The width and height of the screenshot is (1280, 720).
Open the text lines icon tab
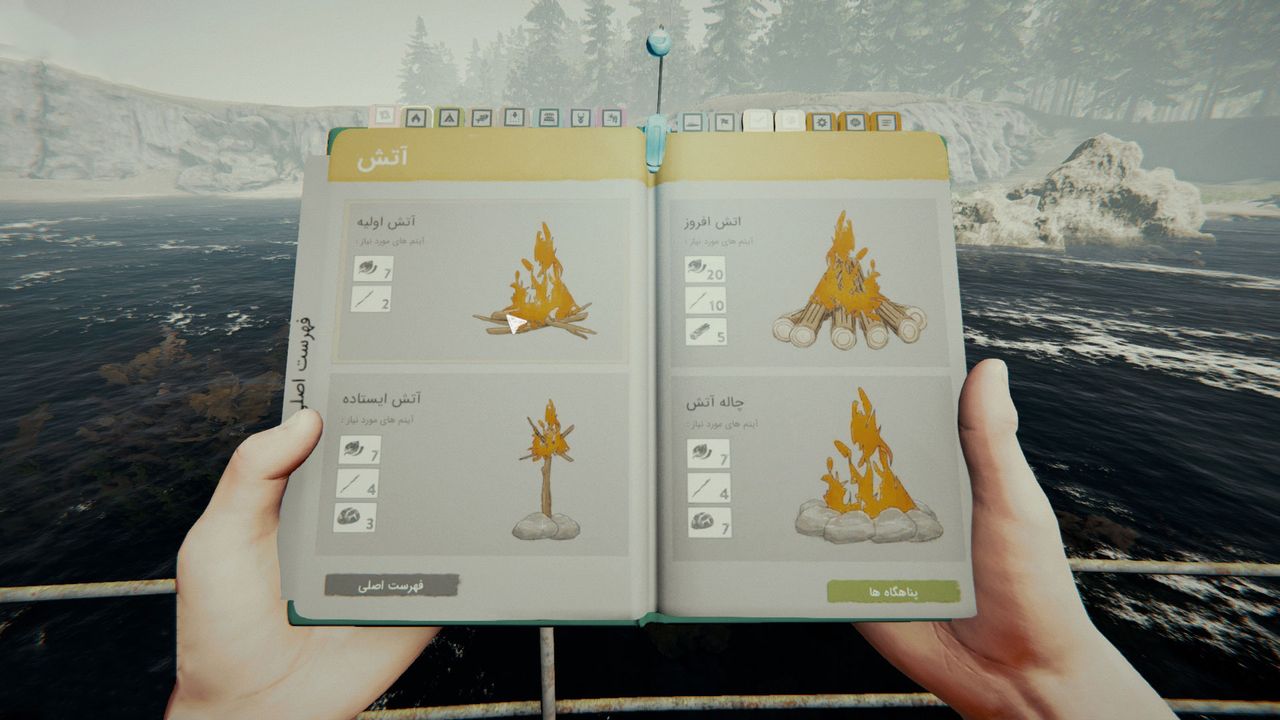[885, 122]
